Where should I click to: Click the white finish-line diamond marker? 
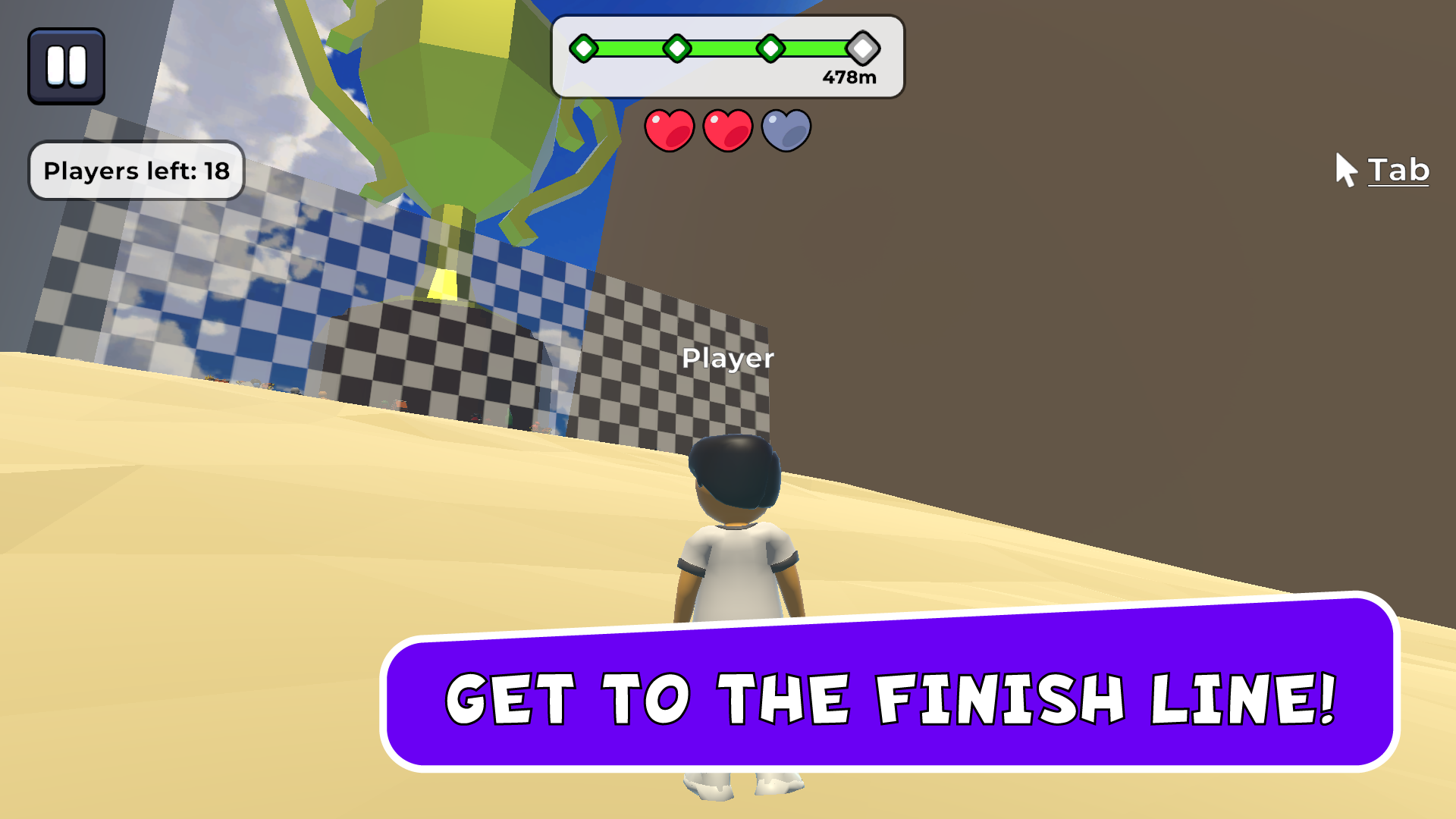click(862, 49)
